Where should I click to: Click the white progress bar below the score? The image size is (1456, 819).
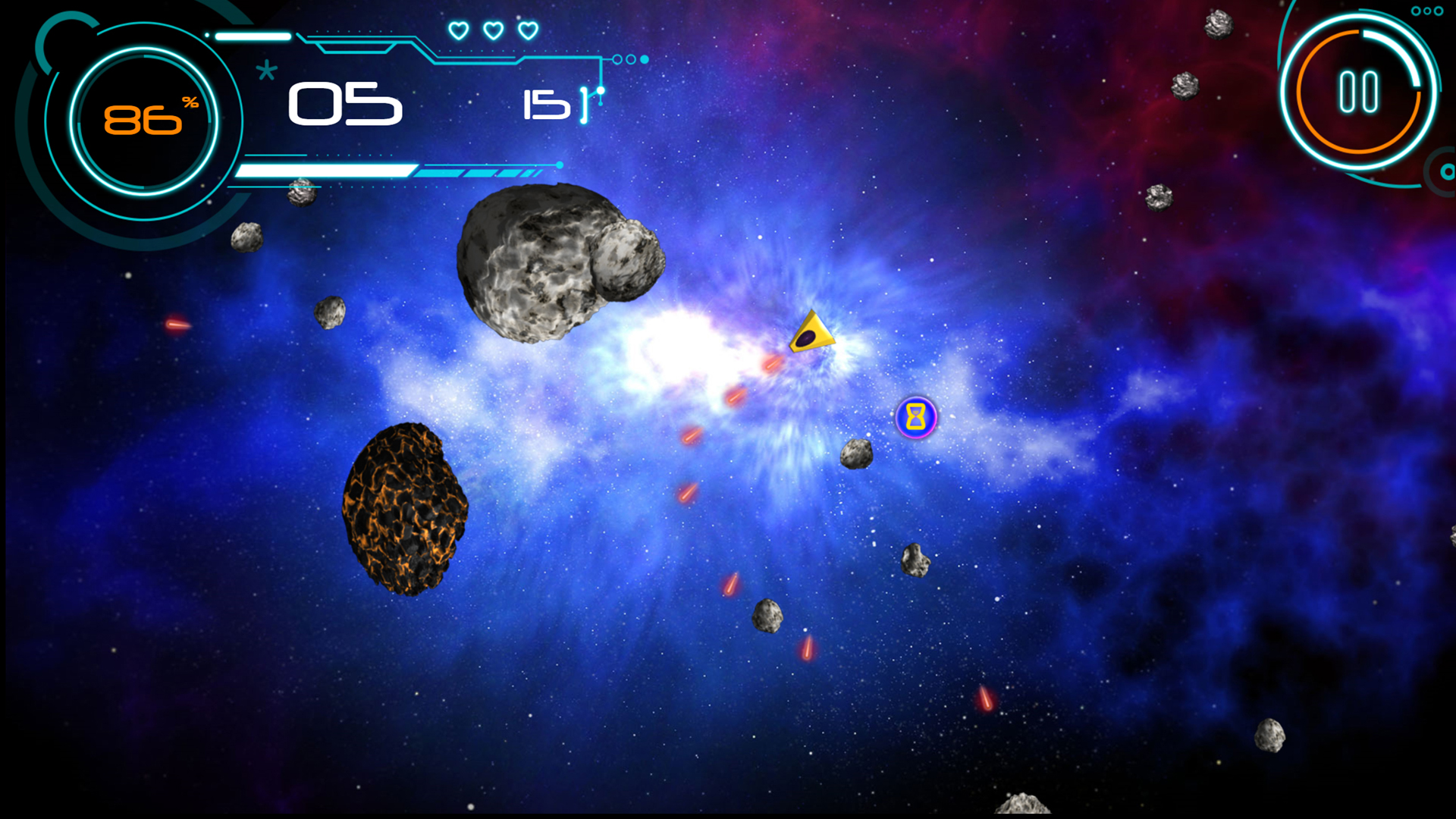point(326,171)
